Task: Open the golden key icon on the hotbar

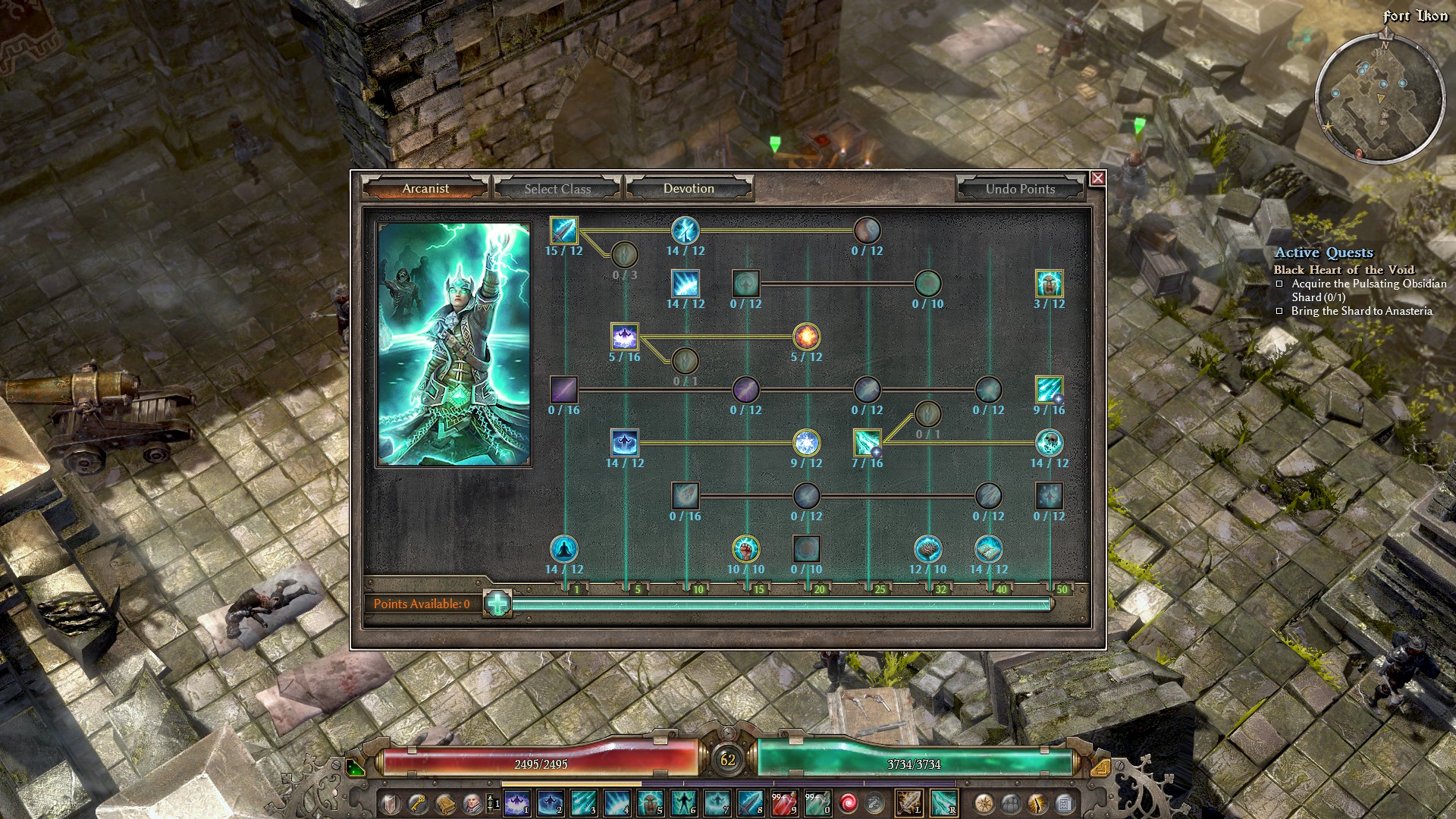Action: point(417,802)
